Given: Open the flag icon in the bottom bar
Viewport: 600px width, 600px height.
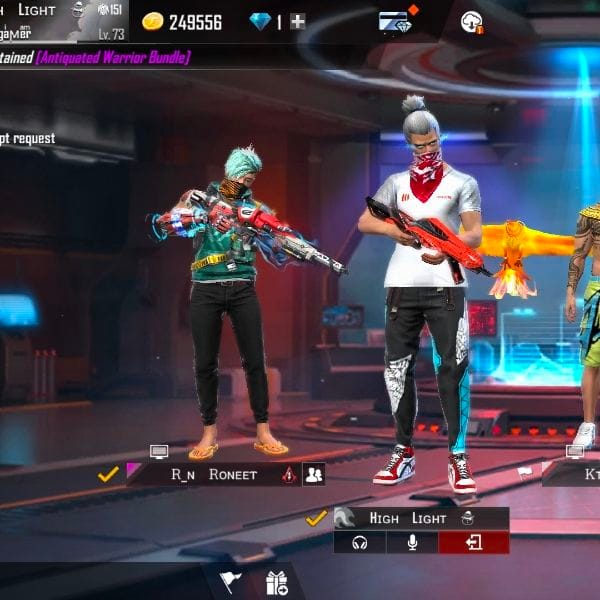Looking at the screenshot, I should pyautogui.click(x=229, y=581).
